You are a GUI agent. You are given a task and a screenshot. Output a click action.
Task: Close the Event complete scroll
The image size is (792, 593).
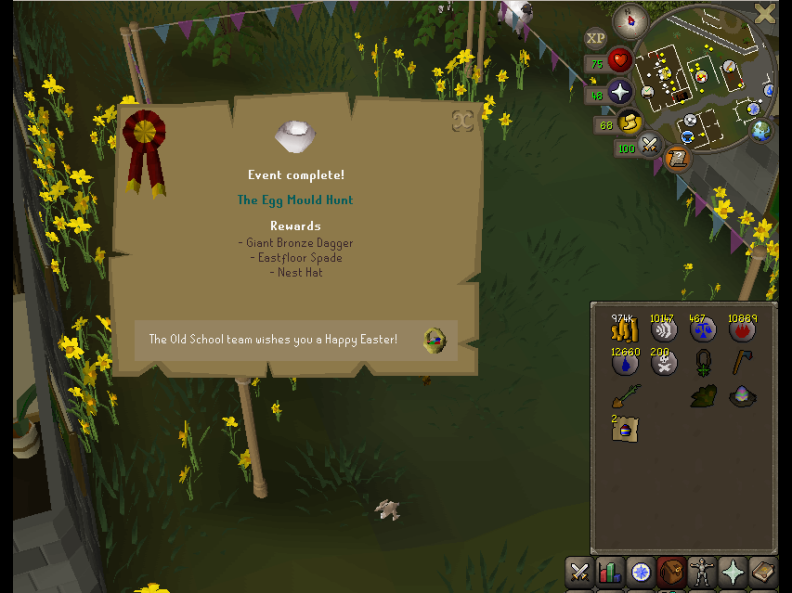462,121
